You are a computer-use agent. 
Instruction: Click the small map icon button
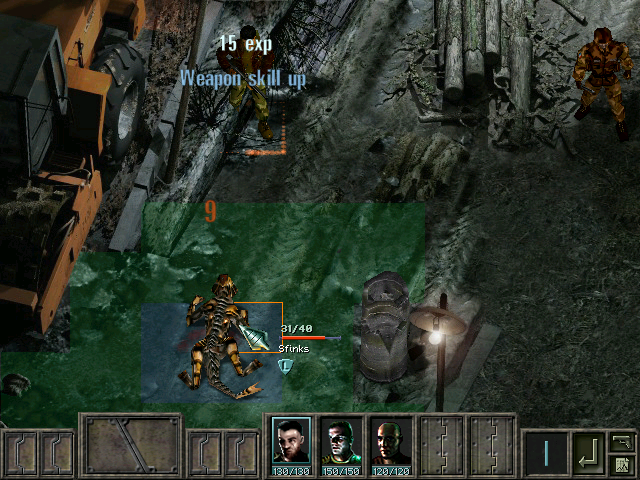click(621, 464)
